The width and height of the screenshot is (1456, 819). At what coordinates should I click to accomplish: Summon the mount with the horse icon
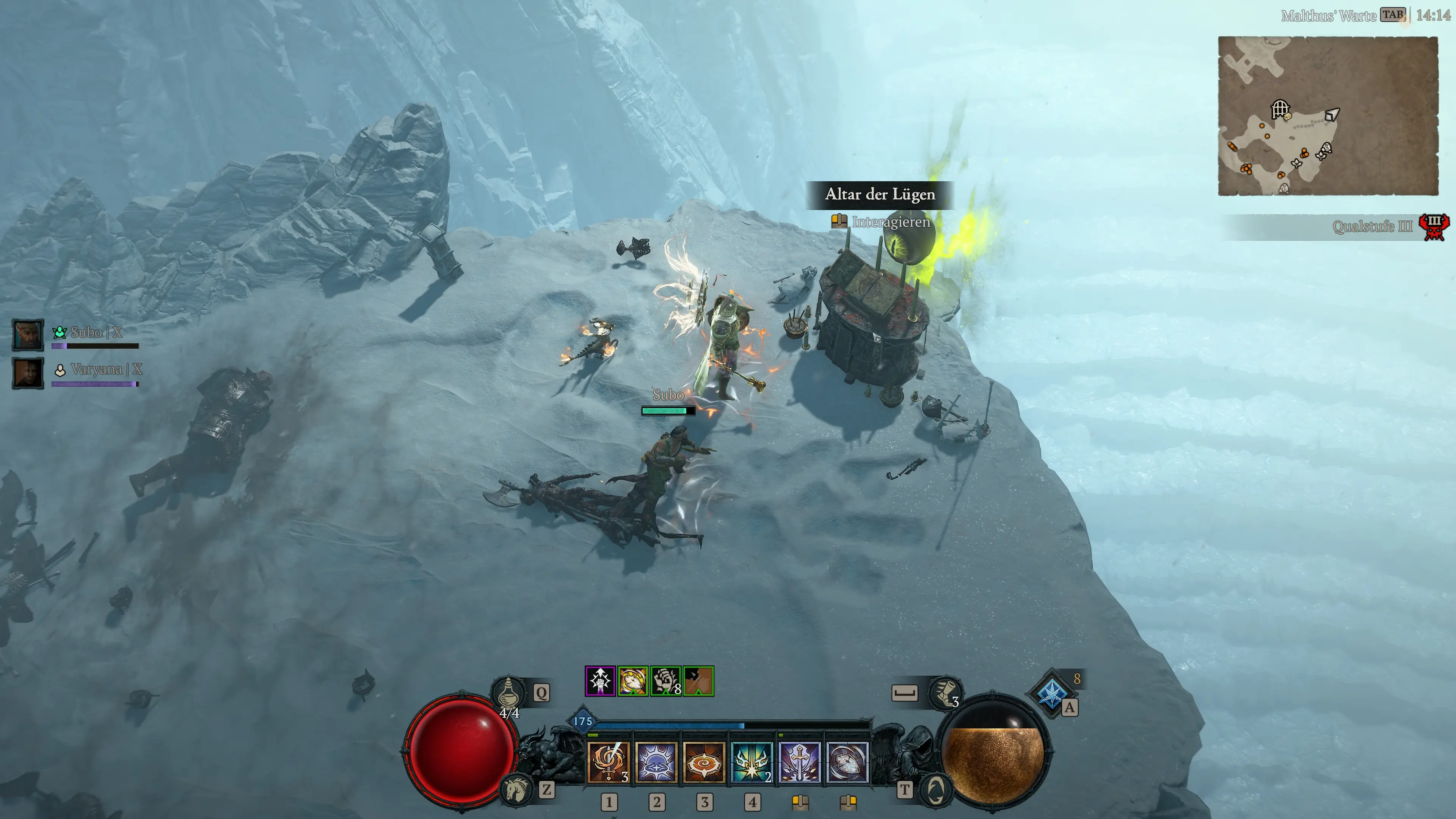click(516, 789)
